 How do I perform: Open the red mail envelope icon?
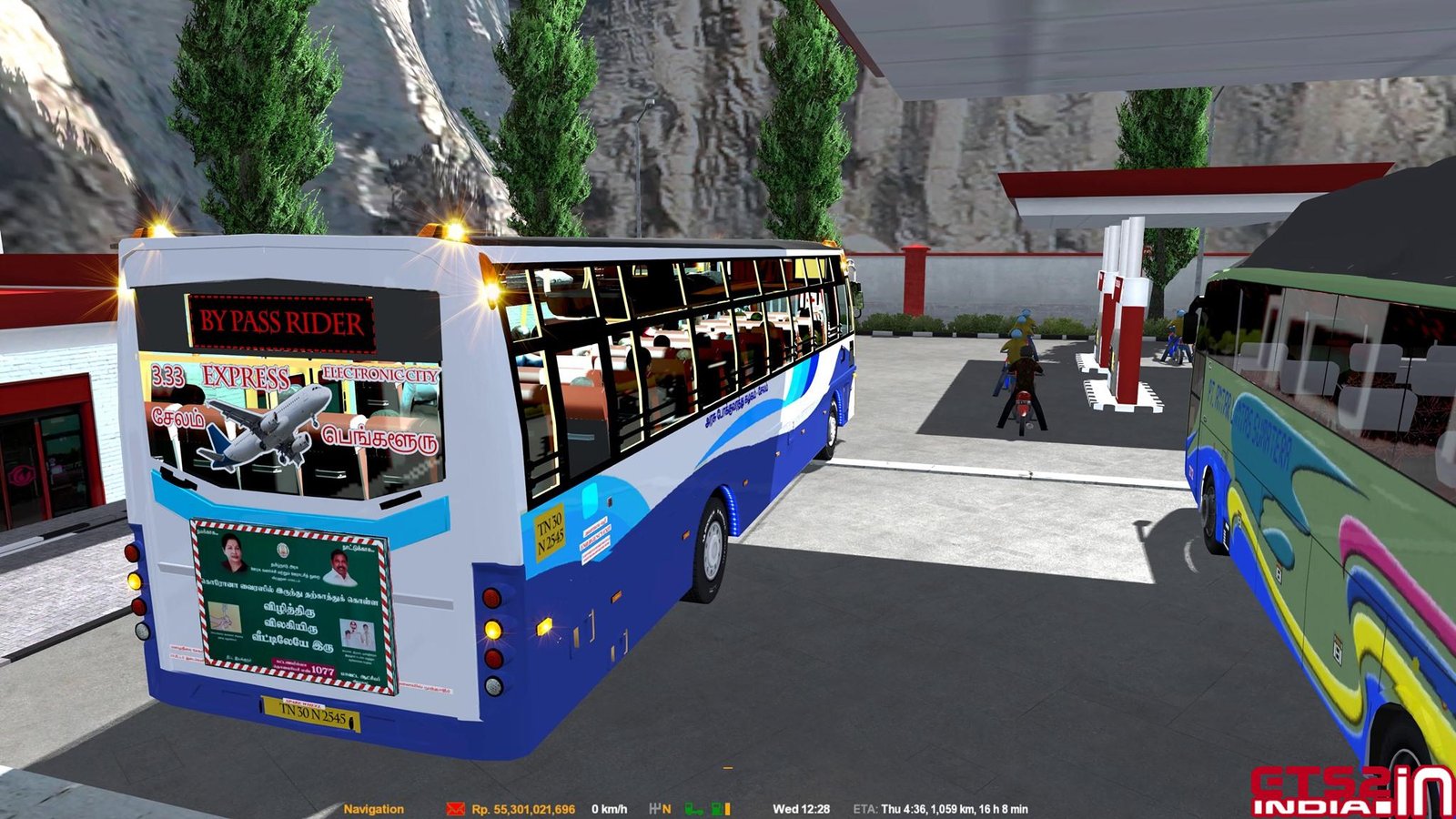coord(455,809)
